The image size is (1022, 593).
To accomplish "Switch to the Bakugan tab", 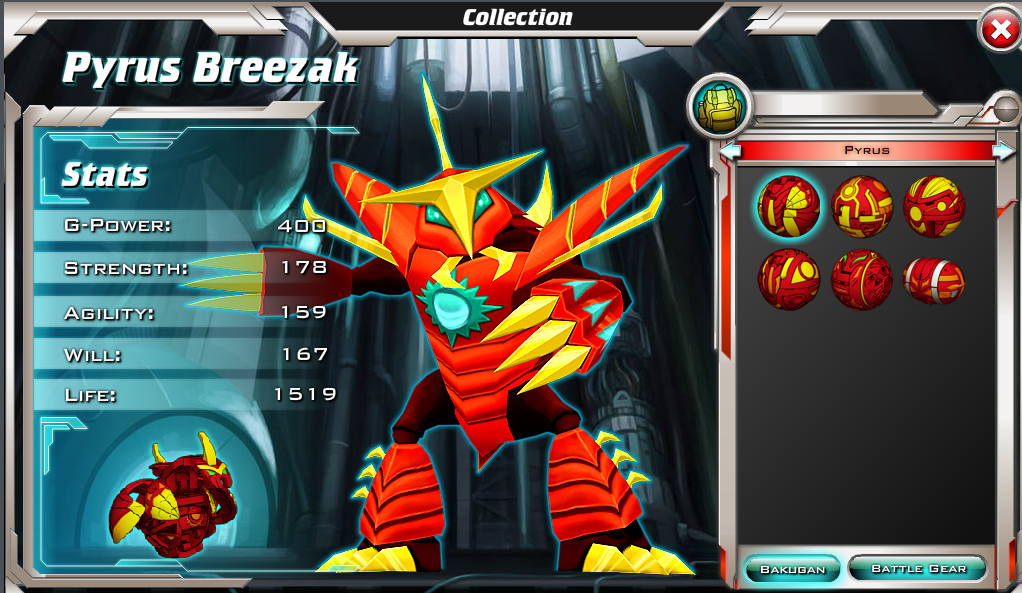I will coord(793,569).
